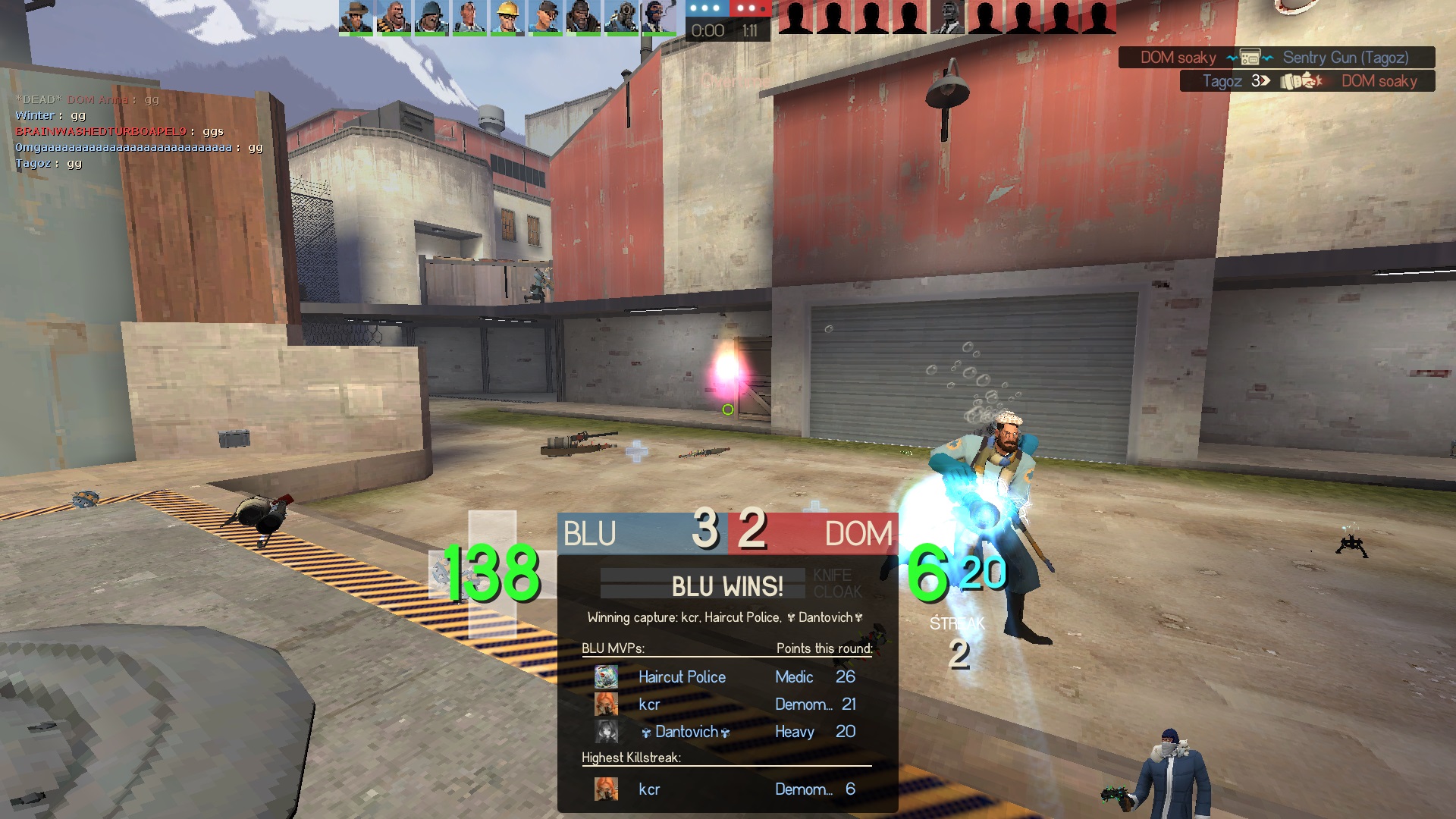Click Dantovich's Heavy MVP row
This screenshot has height=819, width=1456.
[726, 732]
